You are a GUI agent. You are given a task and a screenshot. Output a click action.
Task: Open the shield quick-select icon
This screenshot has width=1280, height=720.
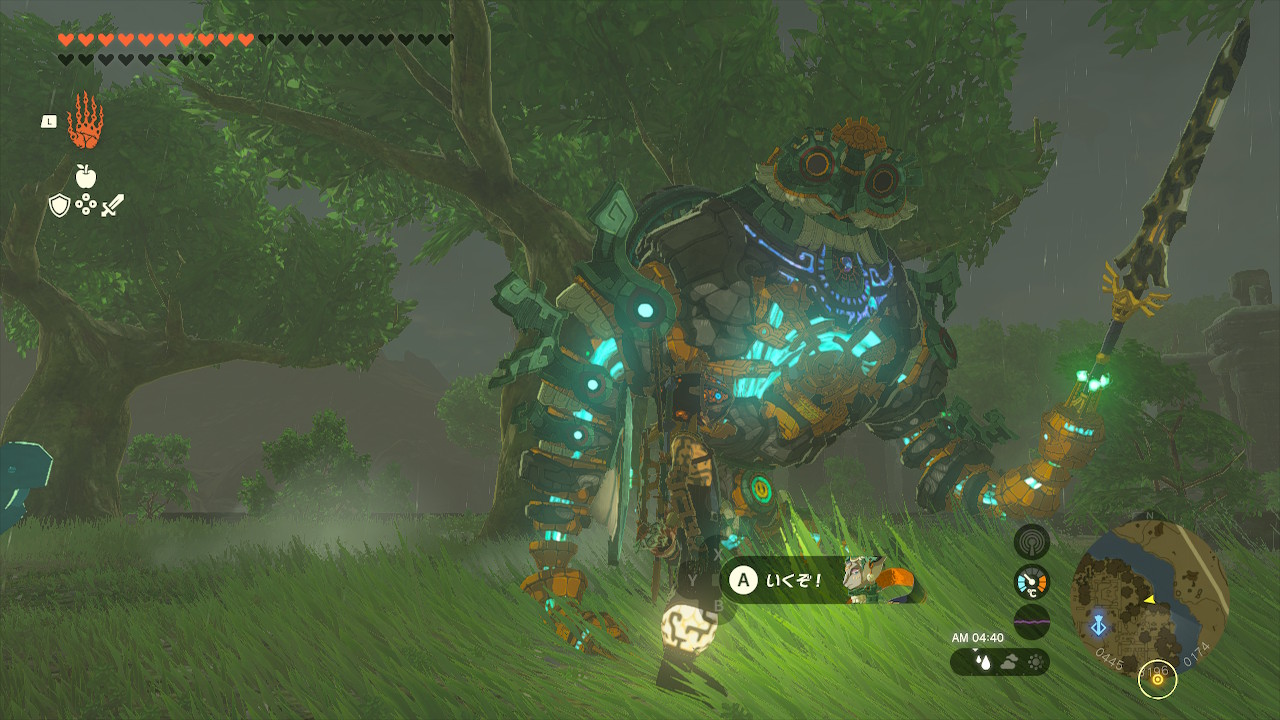pyautogui.click(x=59, y=206)
